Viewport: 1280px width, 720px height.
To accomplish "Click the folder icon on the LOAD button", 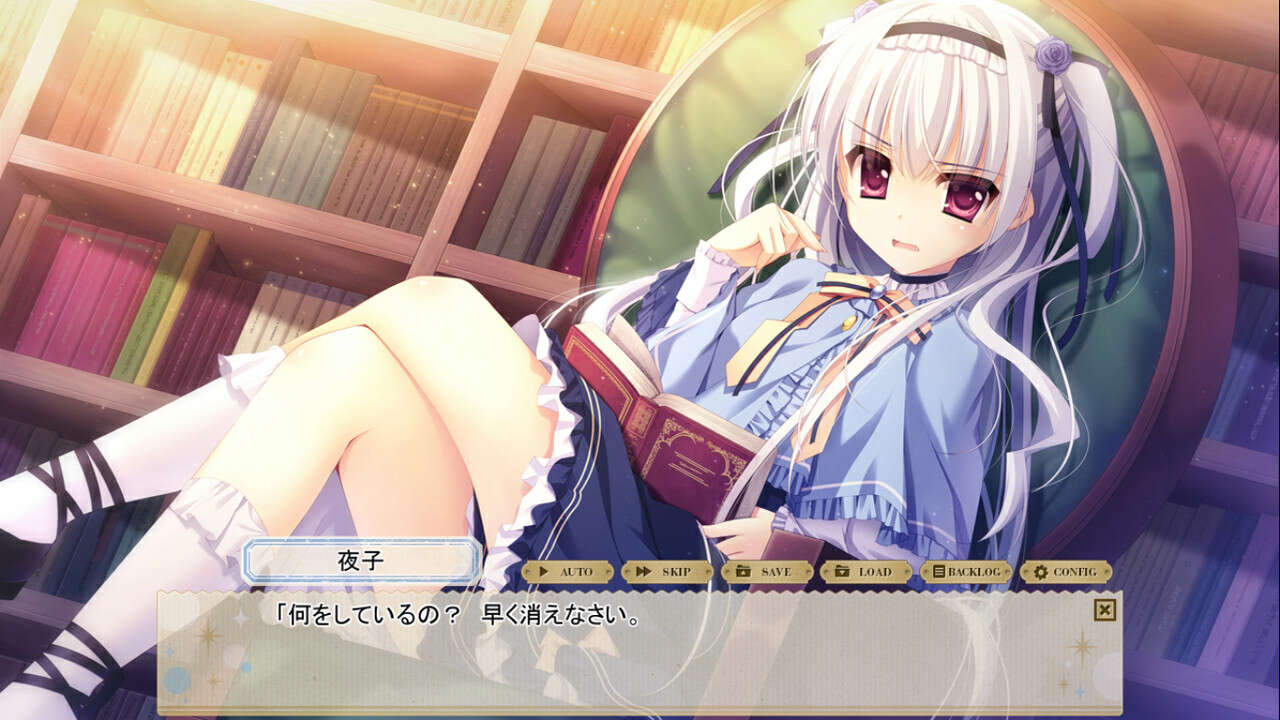I will [842, 571].
